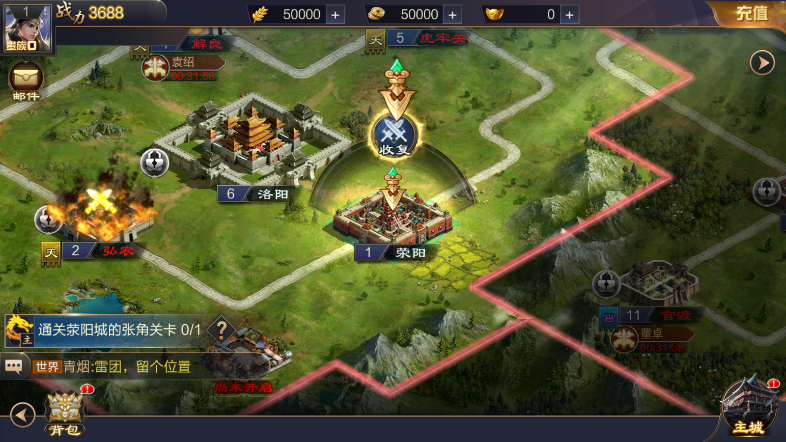This screenshot has height=442, width=786.
Task: Select the 虎牢关 pass label
Action: coord(428,39)
